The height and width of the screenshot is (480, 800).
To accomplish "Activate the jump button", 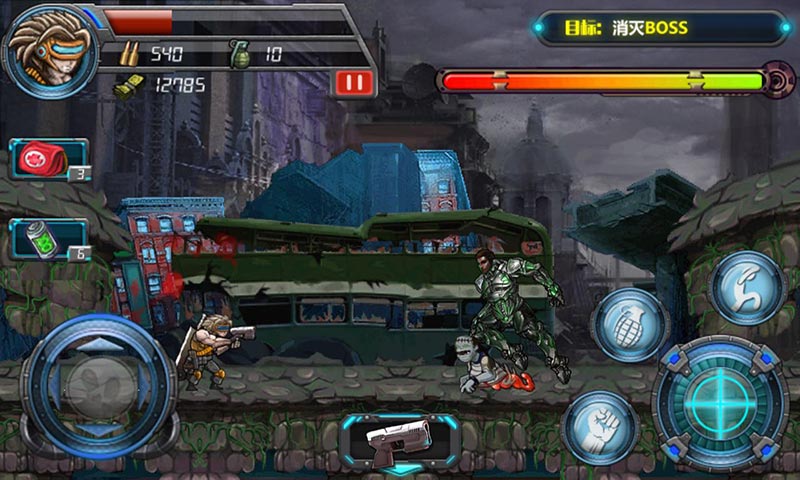I will tap(748, 287).
